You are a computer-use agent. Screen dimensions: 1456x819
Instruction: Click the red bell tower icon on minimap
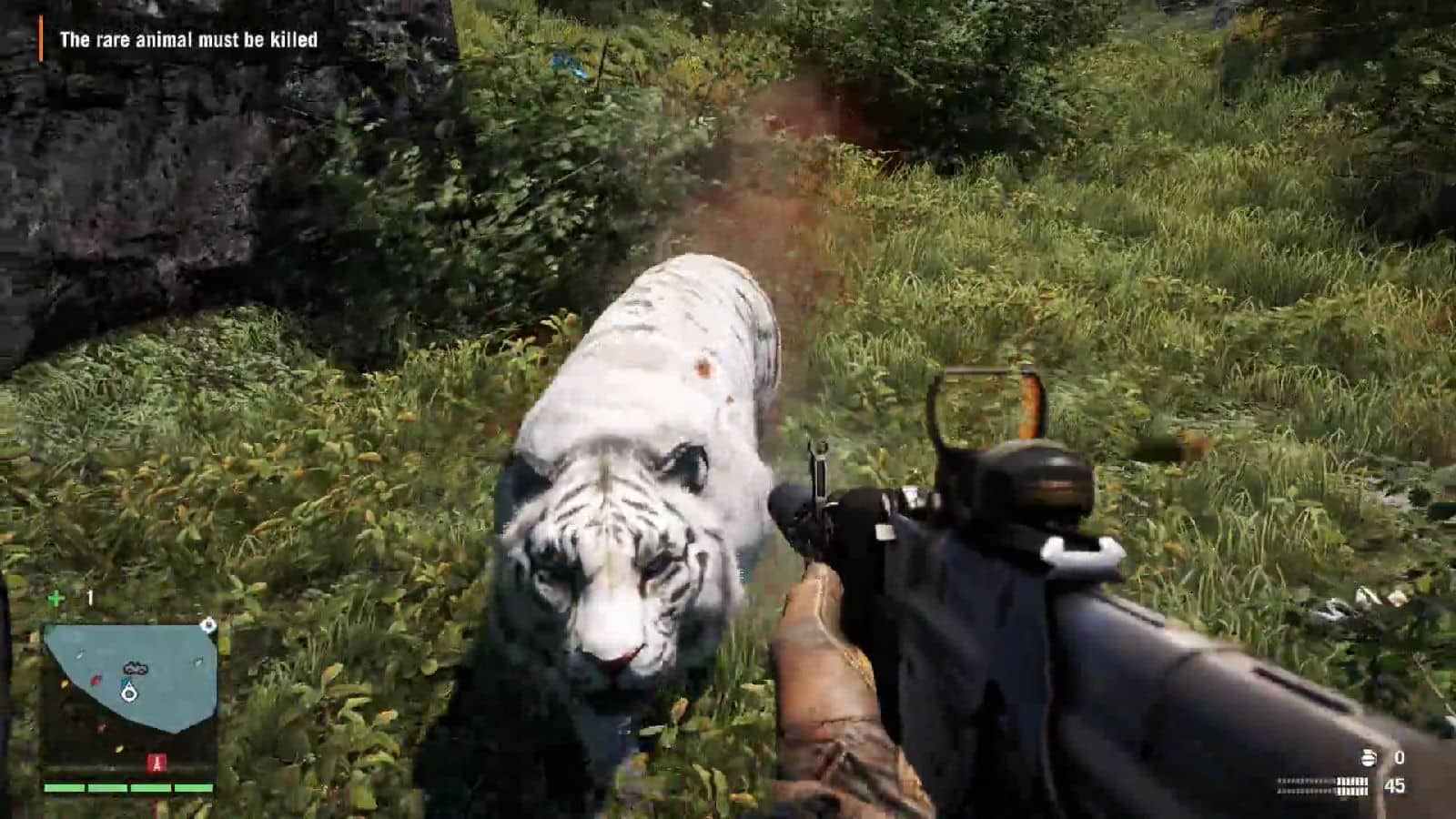(157, 762)
